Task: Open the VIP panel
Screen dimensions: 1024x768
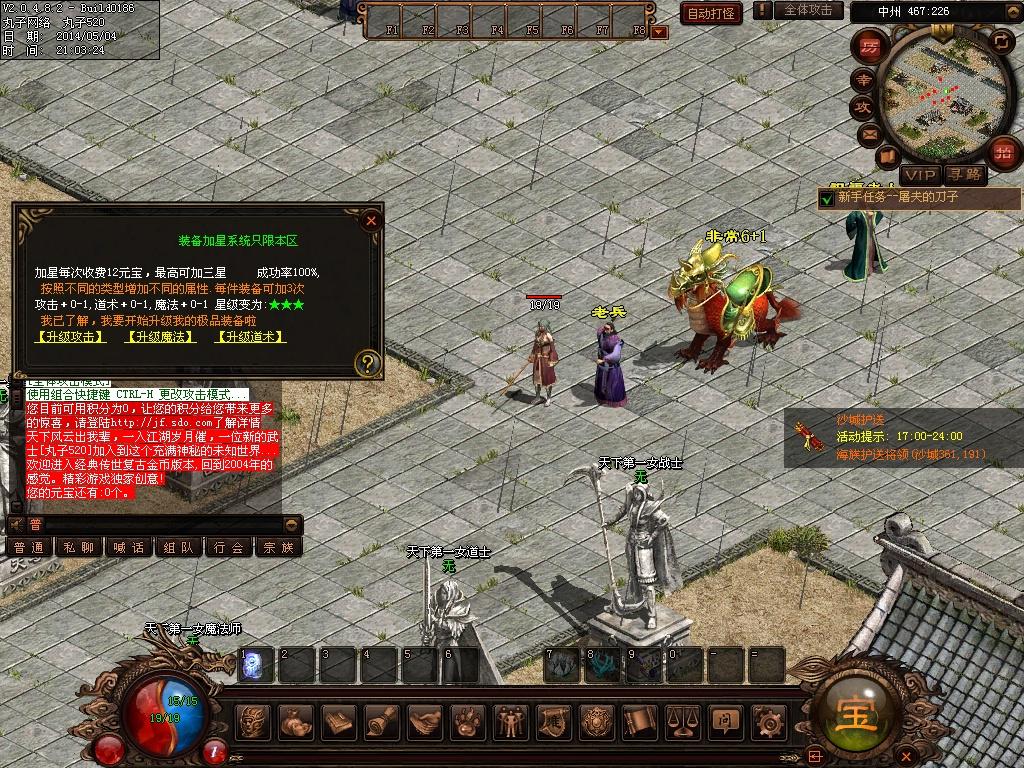Action: pyautogui.click(x=919, y=174)
